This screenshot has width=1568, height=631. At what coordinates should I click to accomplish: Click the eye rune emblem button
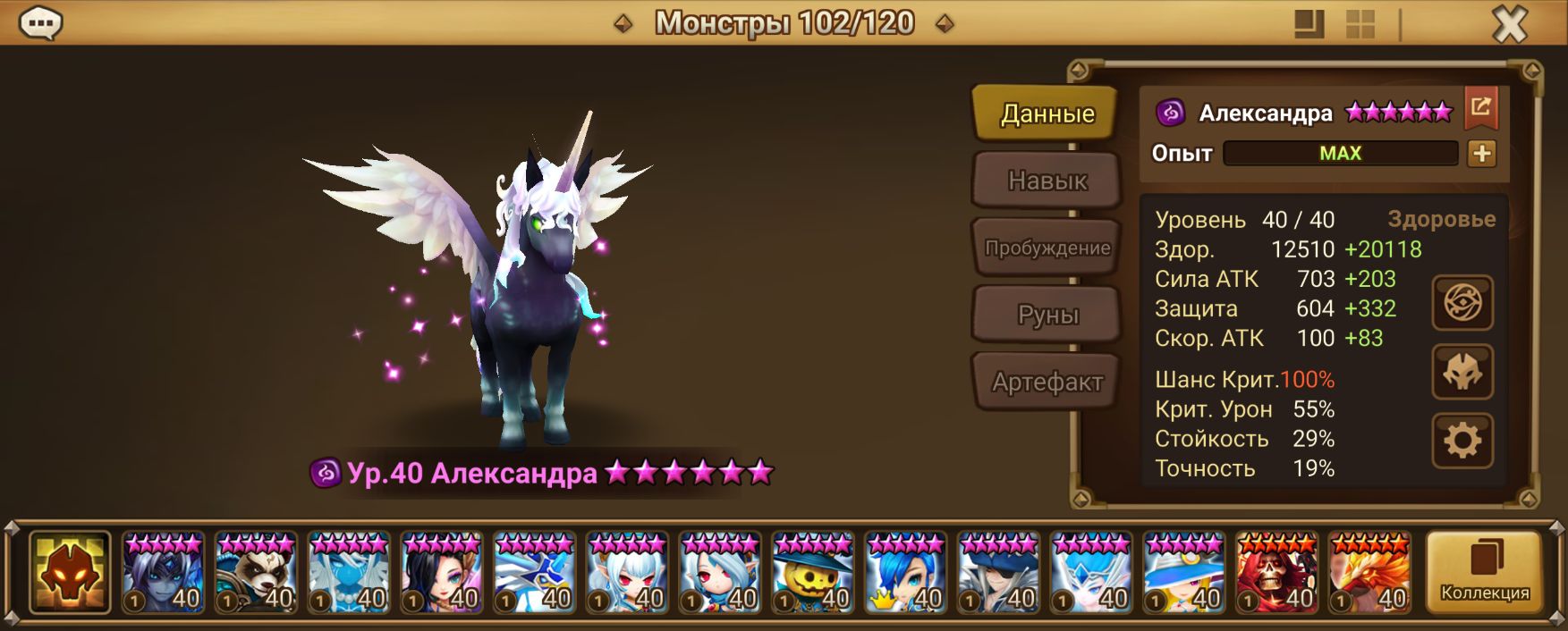pyautogui.click(x=1462, y=303)
